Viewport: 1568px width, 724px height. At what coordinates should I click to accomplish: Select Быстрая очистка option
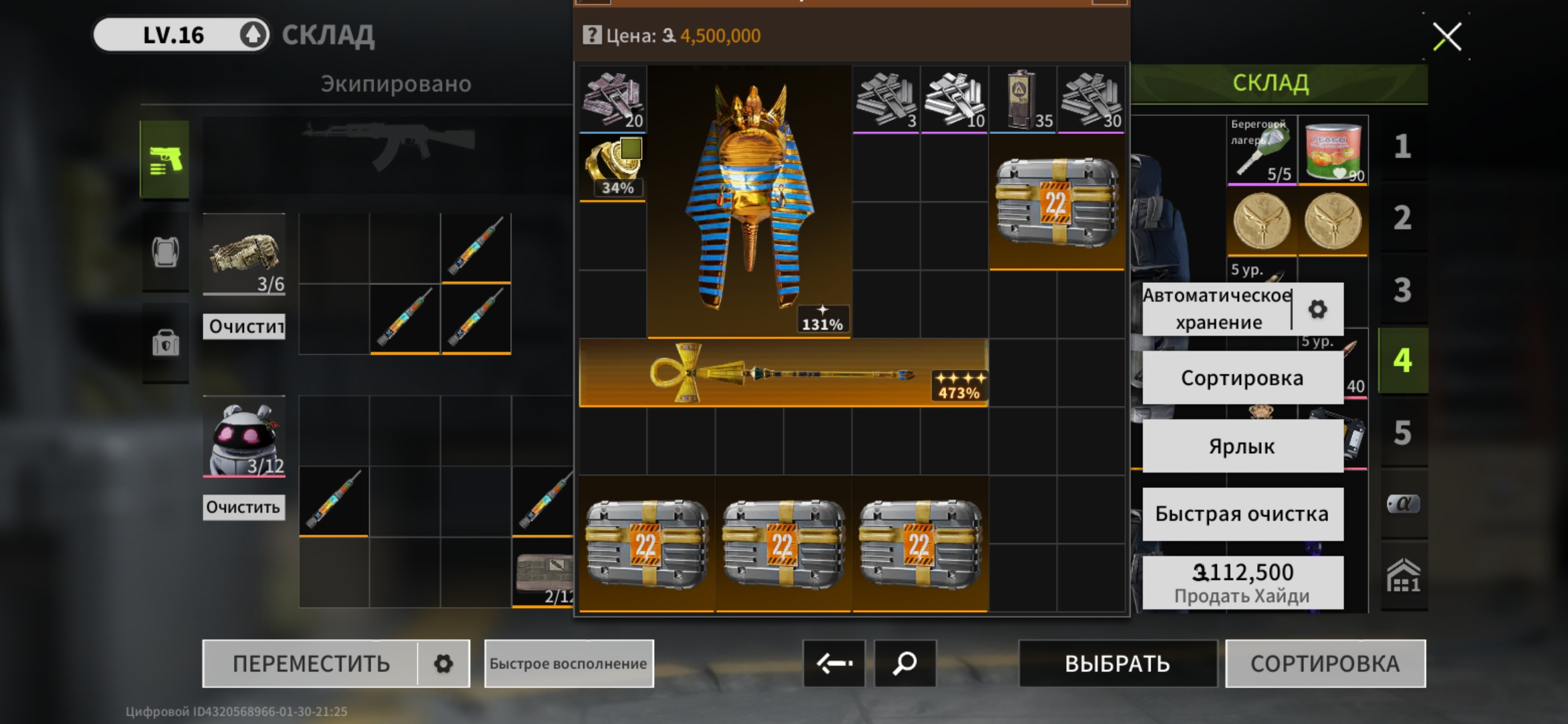click(x=1242, y=514)
